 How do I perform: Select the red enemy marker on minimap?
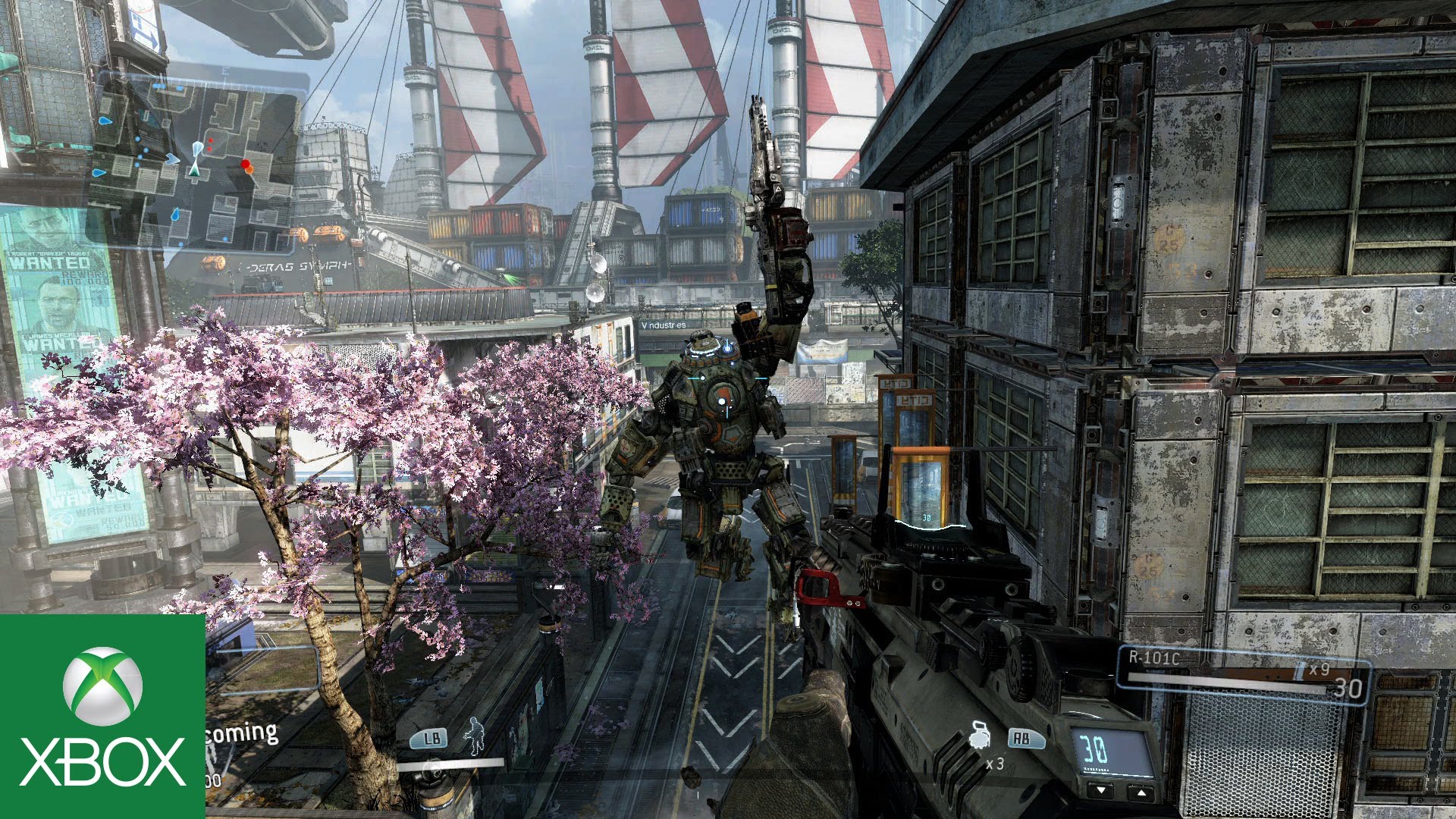point(245,164)
